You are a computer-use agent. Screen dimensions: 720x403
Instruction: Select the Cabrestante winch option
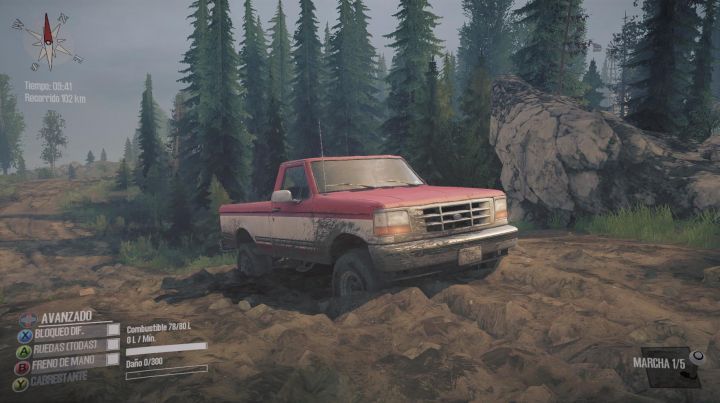(x=60, y=378)
